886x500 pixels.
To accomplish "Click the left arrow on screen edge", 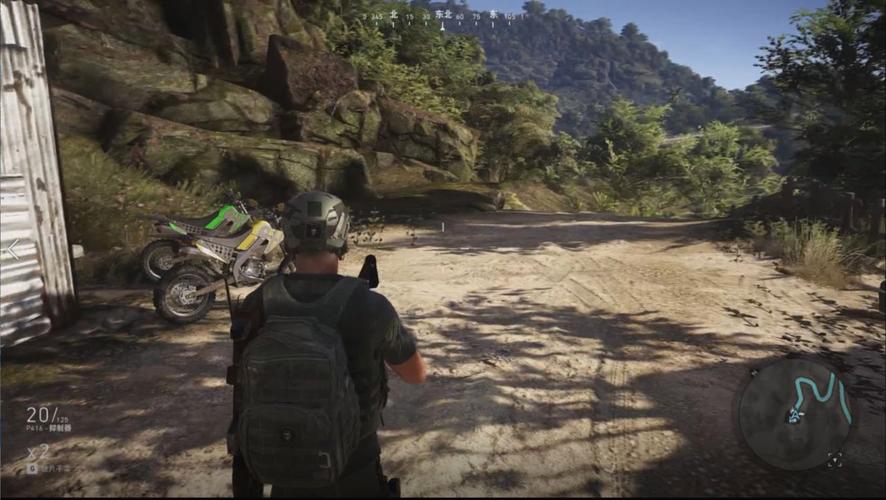I will point(13,249).
